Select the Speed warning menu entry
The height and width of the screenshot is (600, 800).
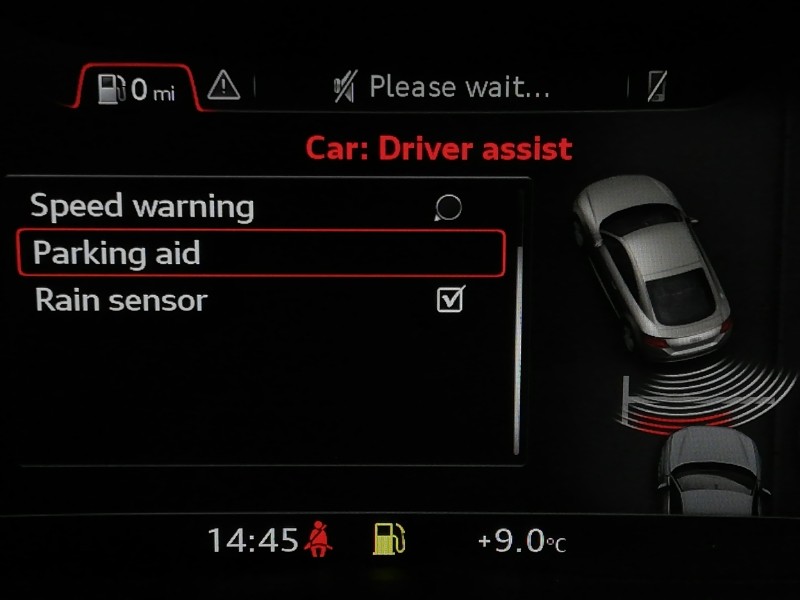pos(142,207)
